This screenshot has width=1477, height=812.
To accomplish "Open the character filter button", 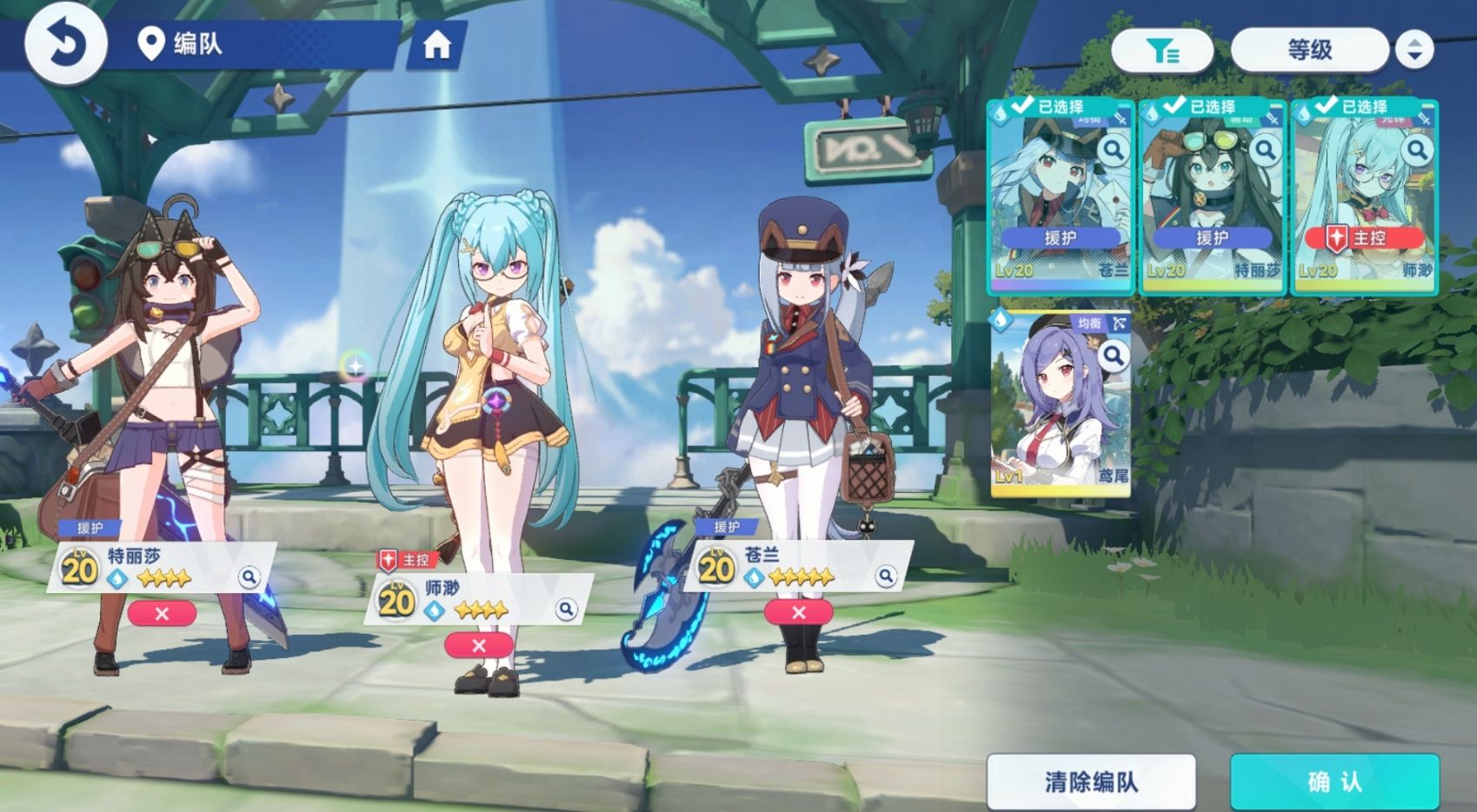I will click(1162, 50).
